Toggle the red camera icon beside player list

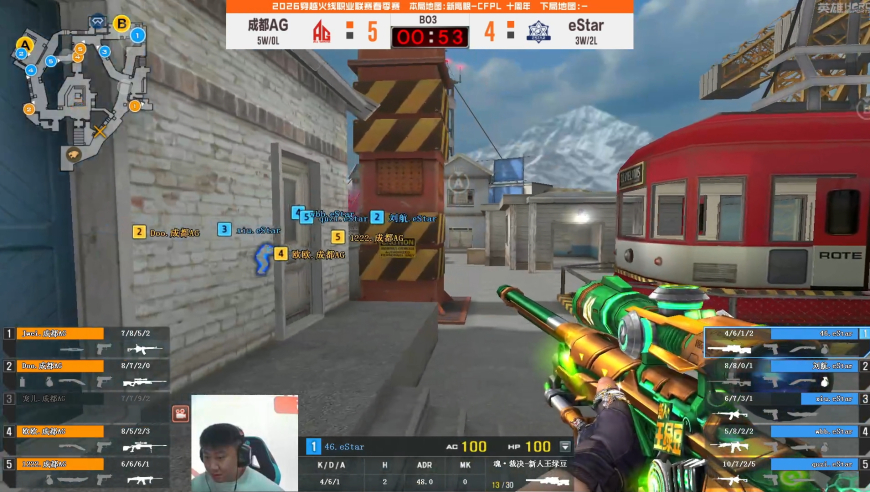(x=180, y=412)
